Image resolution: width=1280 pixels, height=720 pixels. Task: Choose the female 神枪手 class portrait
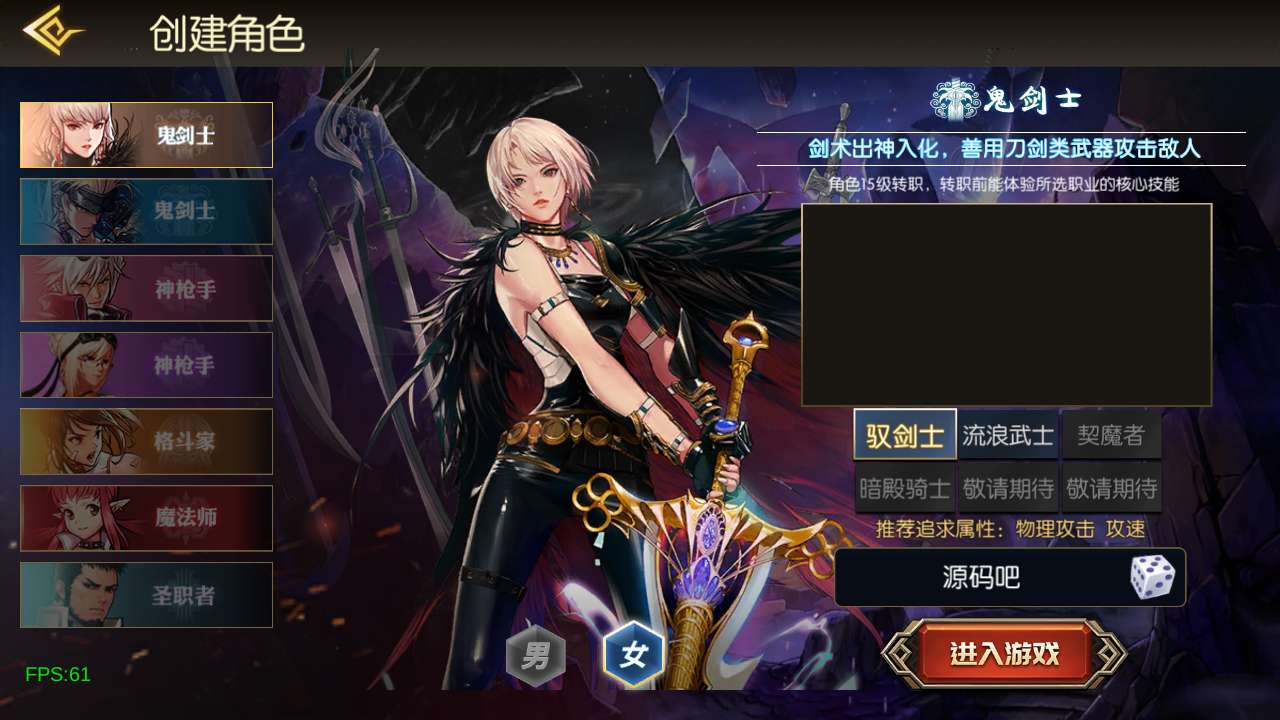[x=145, y=365]
